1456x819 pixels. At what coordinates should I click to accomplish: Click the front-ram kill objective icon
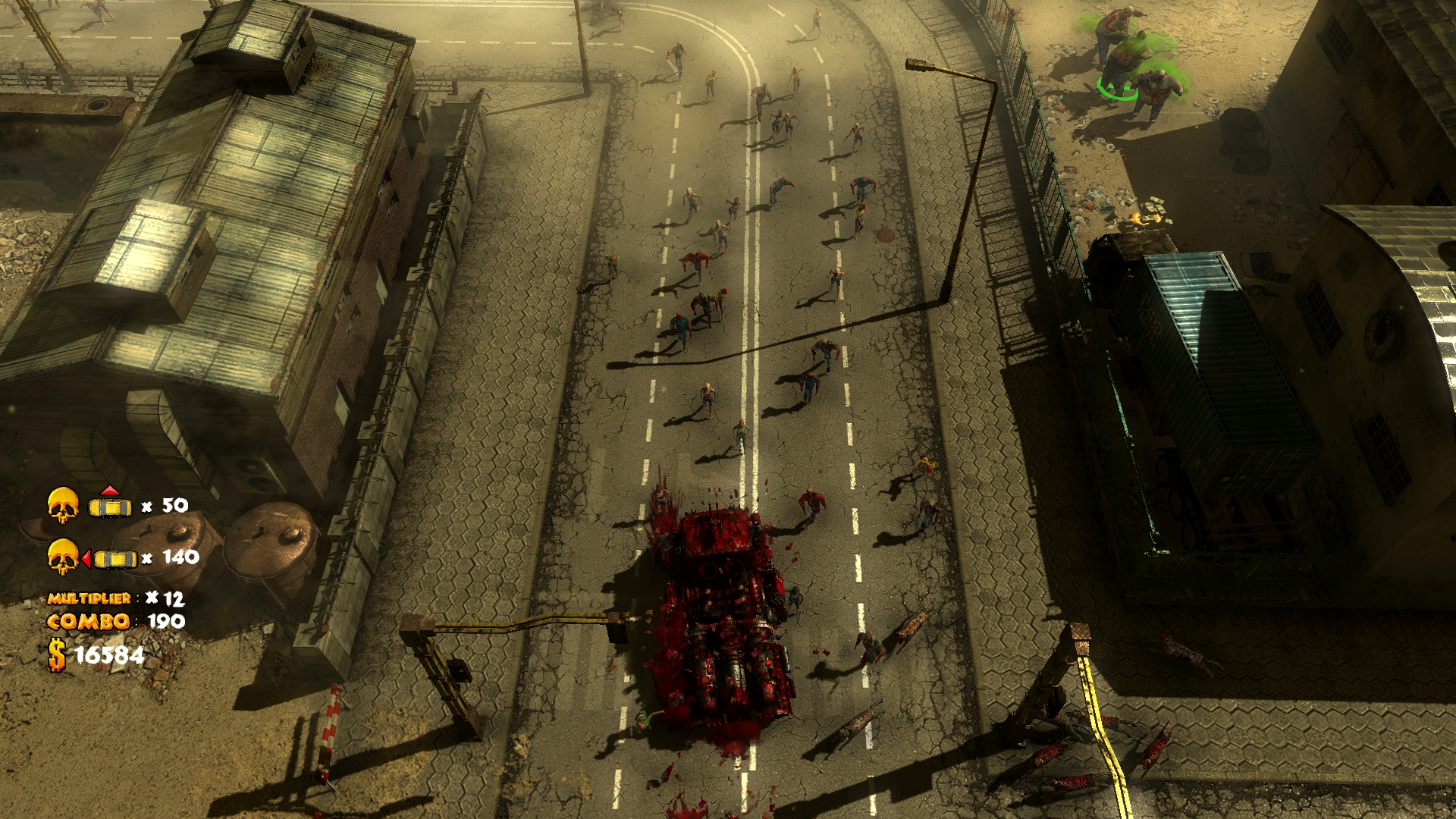pos(110,504)
